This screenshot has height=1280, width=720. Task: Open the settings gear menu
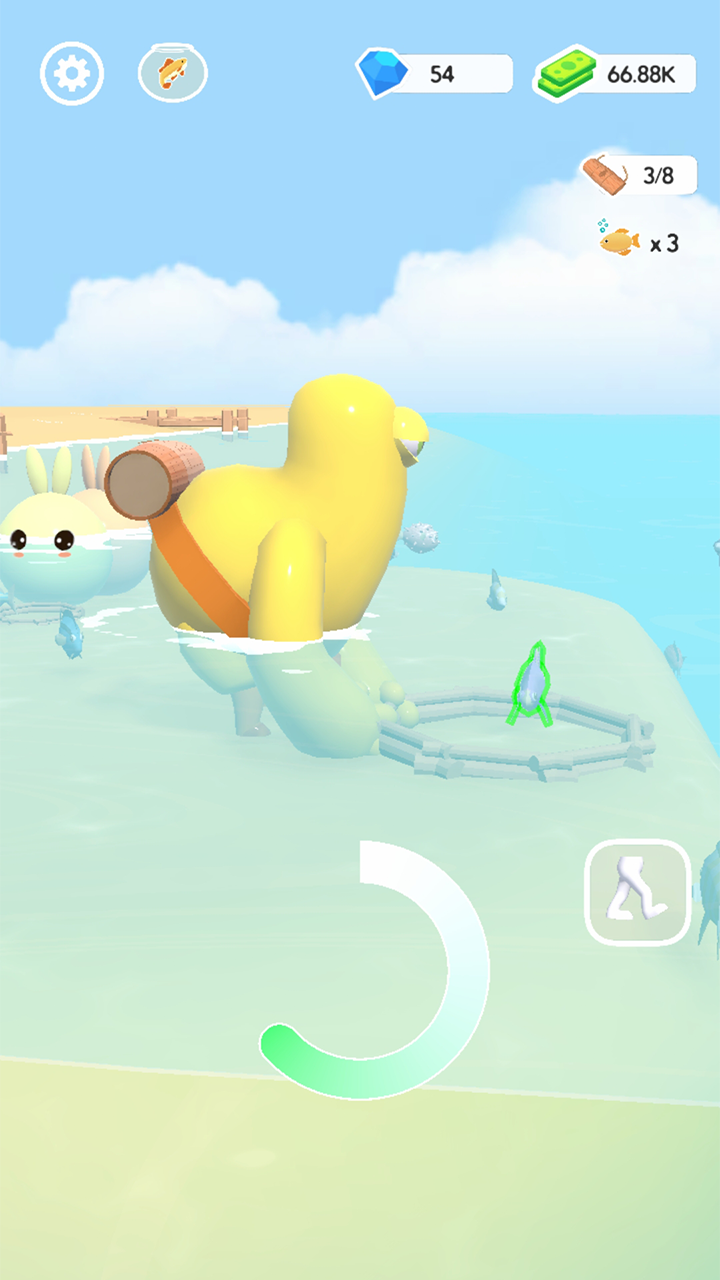[71, 73]
